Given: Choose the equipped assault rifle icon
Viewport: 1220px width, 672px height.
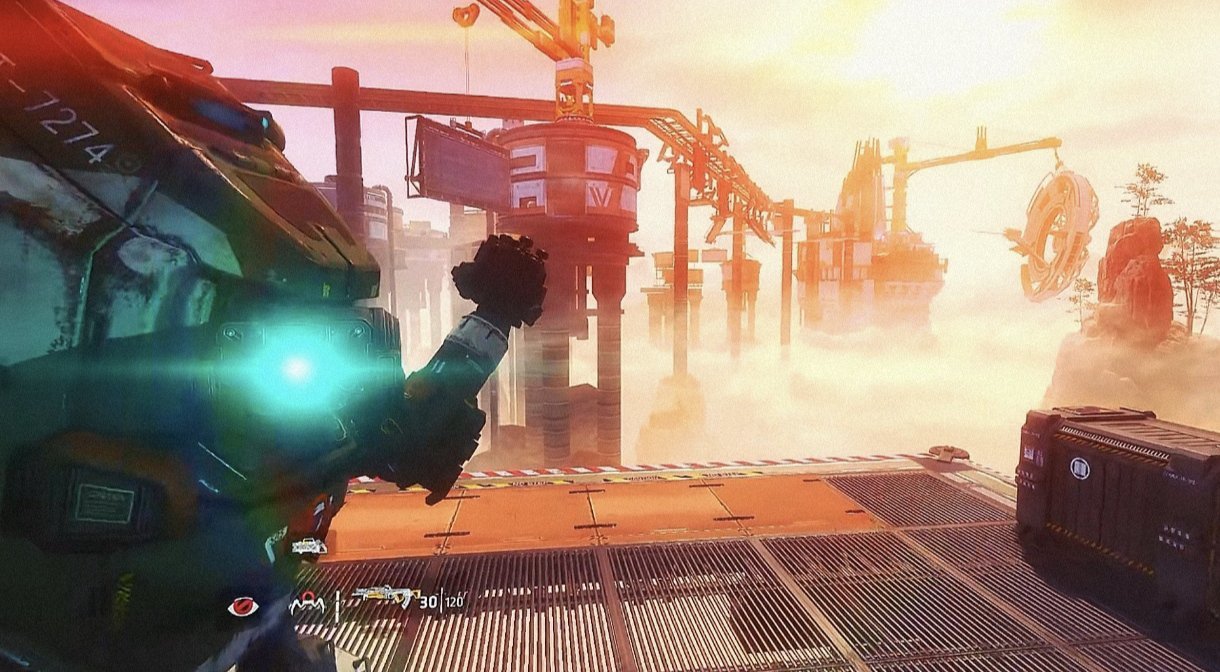Looking at the screenshot, I should click(384, 597).
